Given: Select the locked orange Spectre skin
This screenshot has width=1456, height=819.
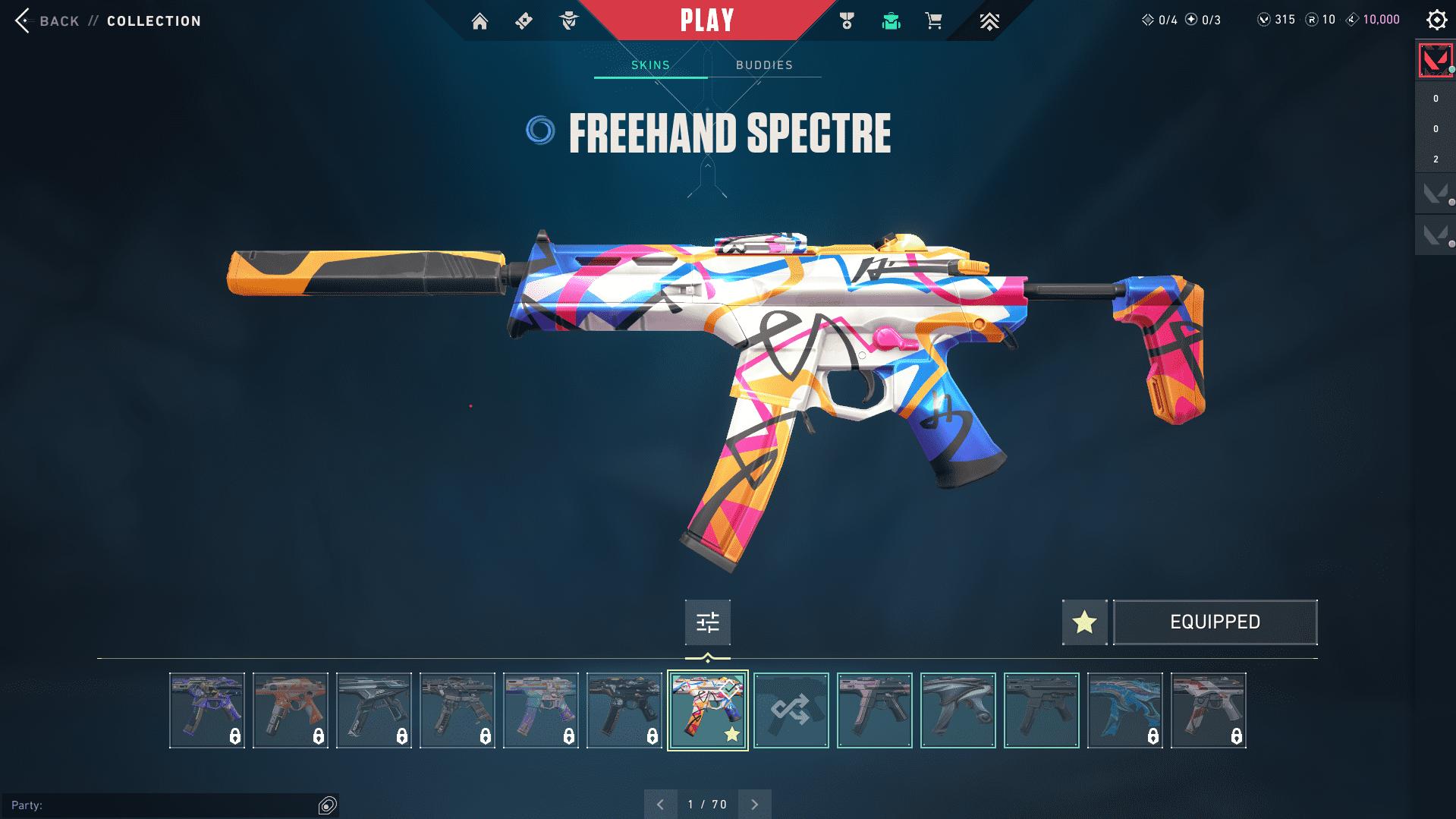Looking at the screenshot, I should (x=290, y=710).
